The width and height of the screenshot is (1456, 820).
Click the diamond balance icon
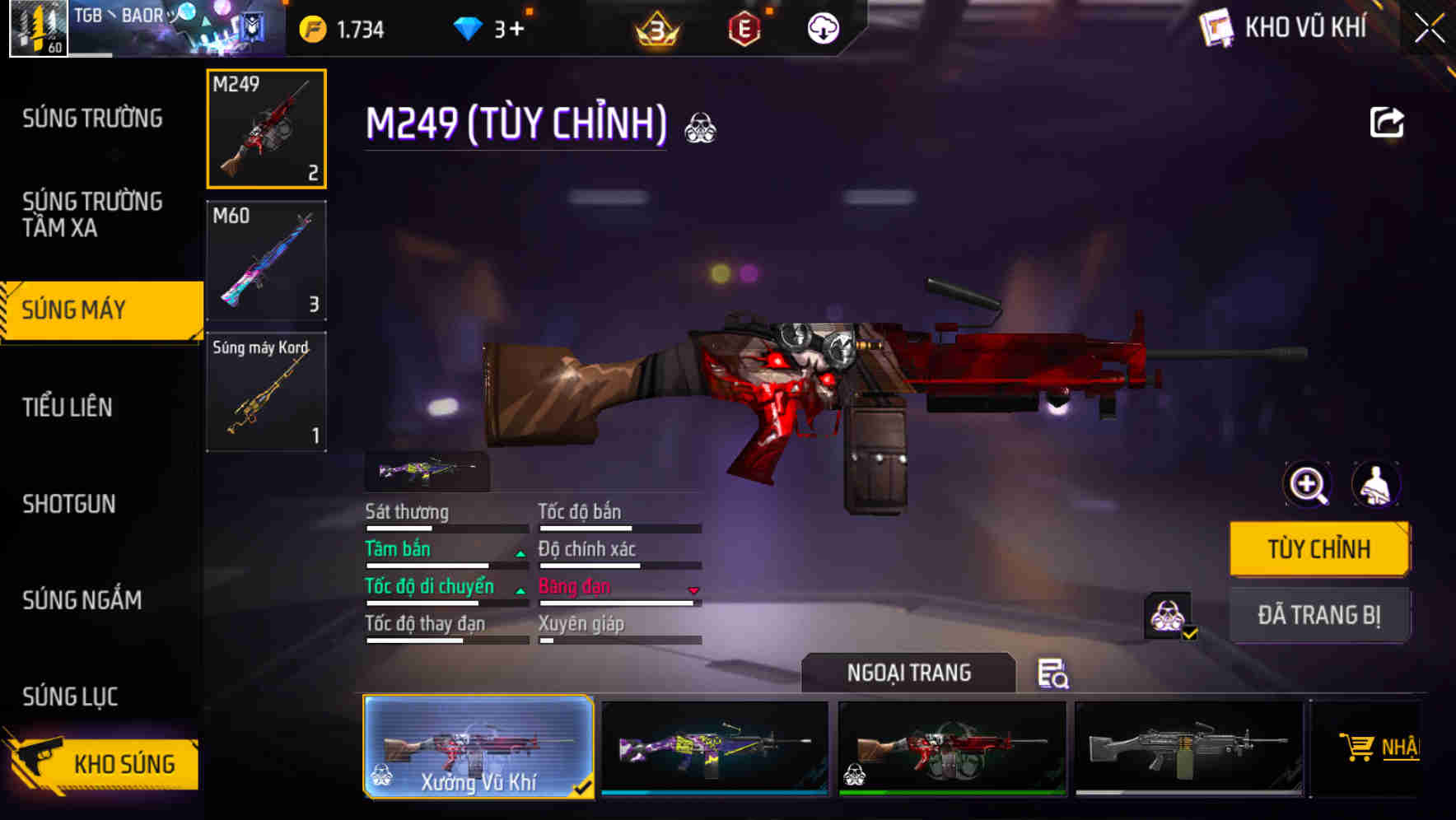tap(469, 27)
